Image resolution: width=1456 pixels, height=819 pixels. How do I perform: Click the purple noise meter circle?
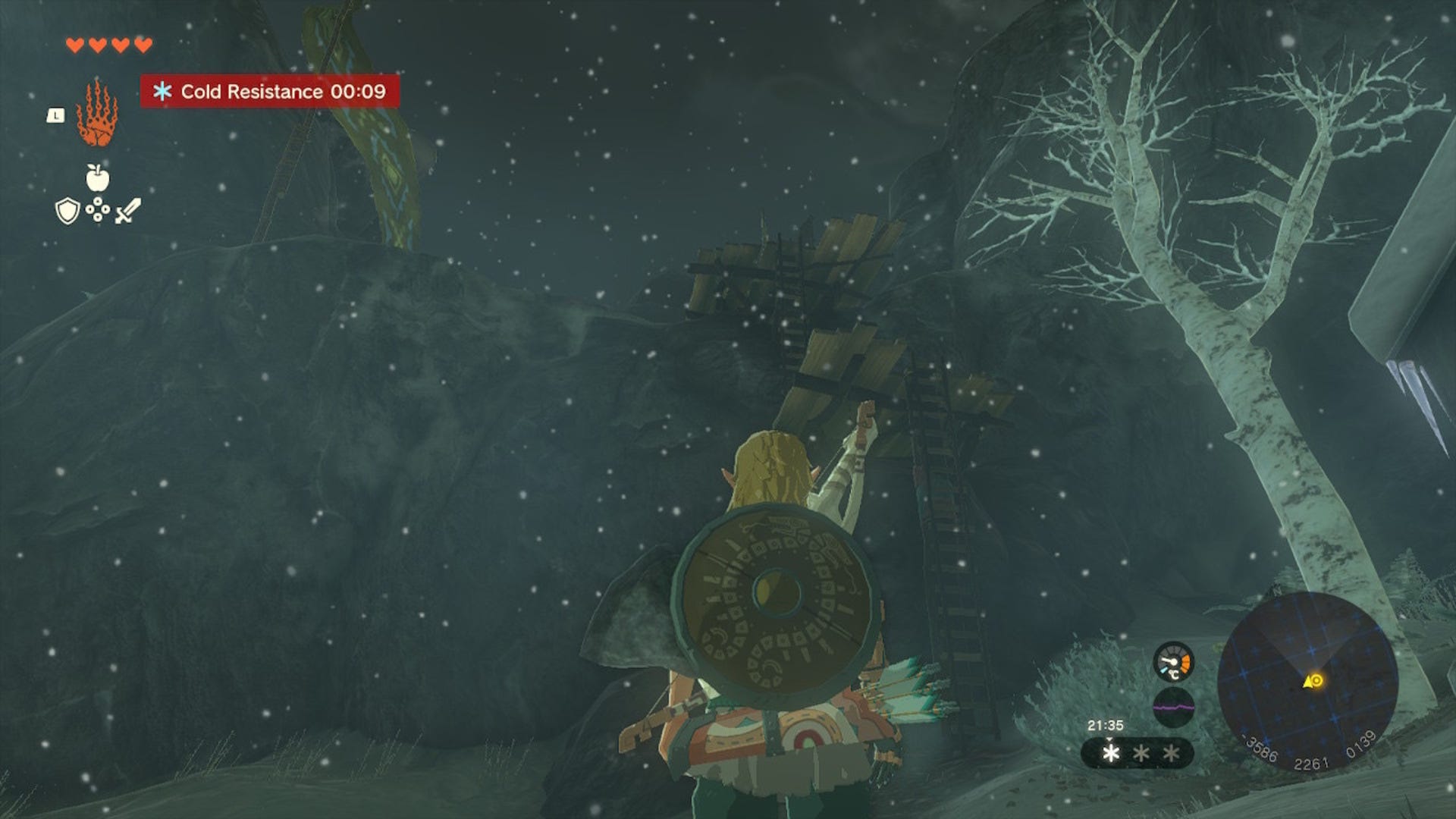[x=1174, y=707]
